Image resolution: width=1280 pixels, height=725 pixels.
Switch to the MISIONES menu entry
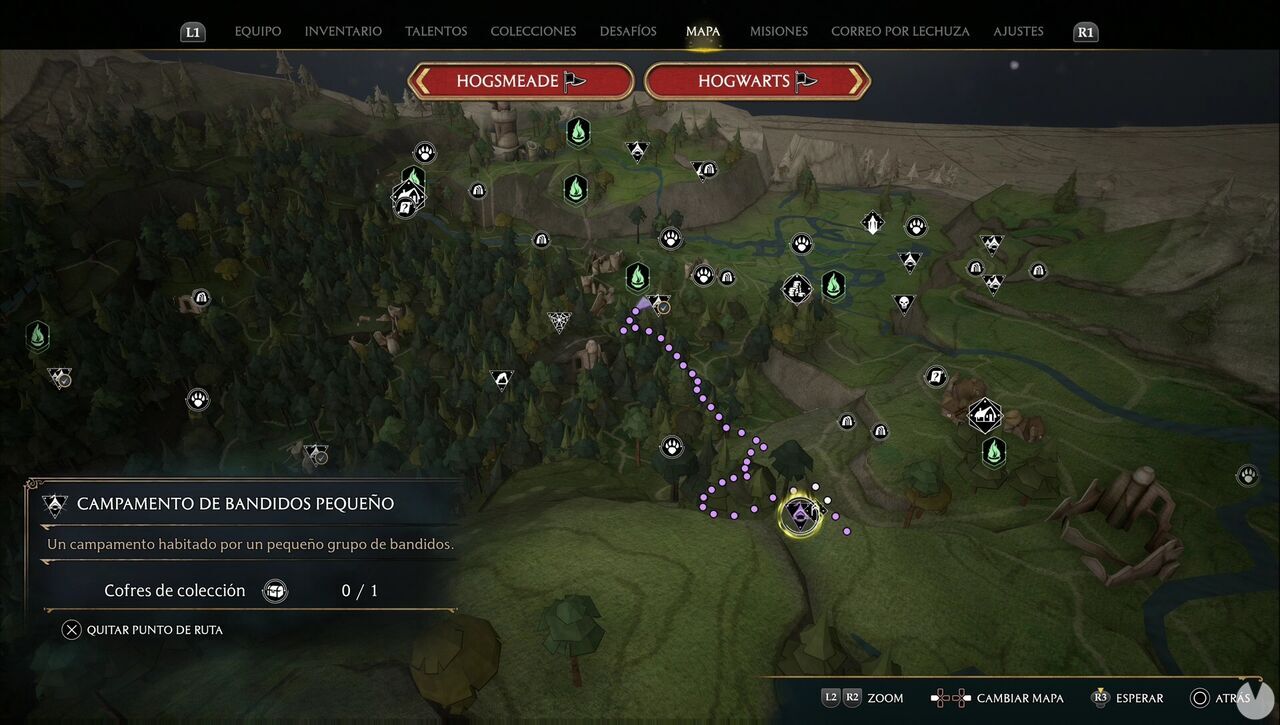[x=778, y=31]
